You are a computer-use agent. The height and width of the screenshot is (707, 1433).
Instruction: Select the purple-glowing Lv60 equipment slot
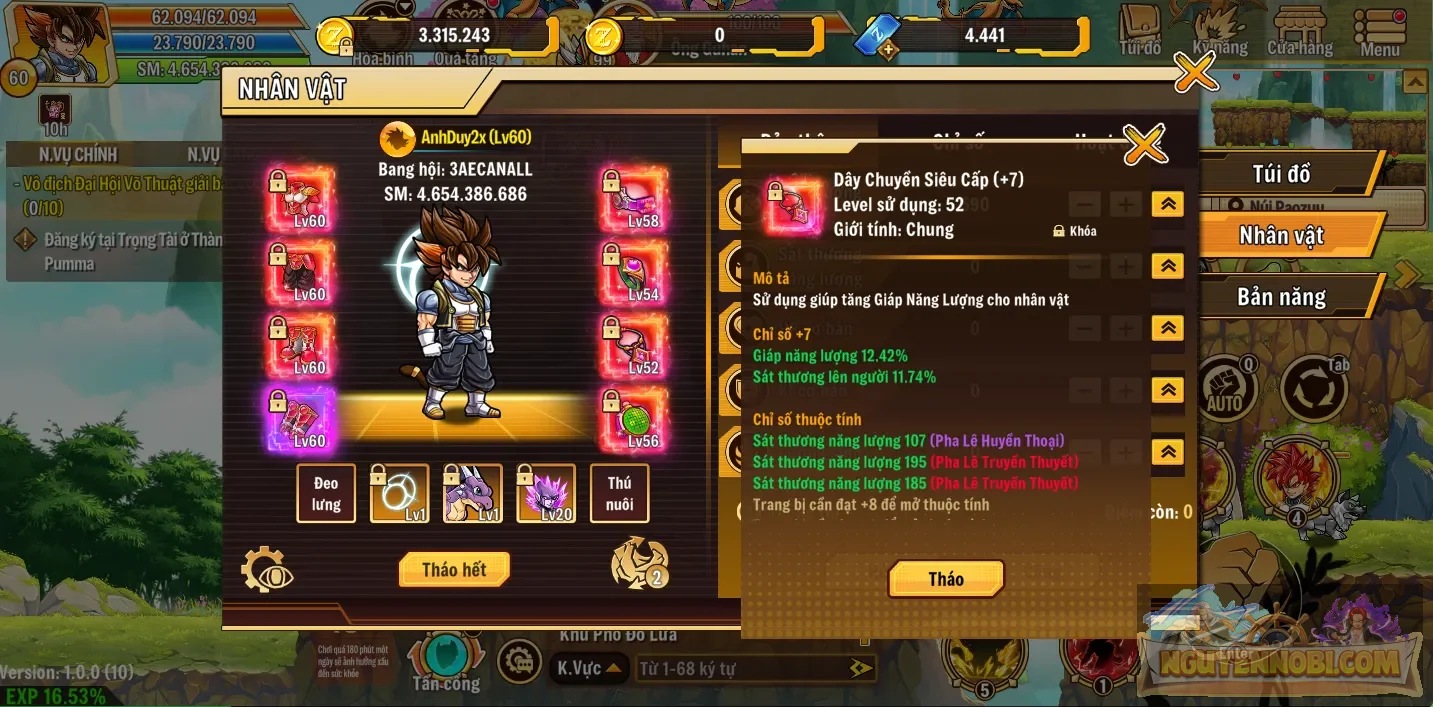click(301, 419)
